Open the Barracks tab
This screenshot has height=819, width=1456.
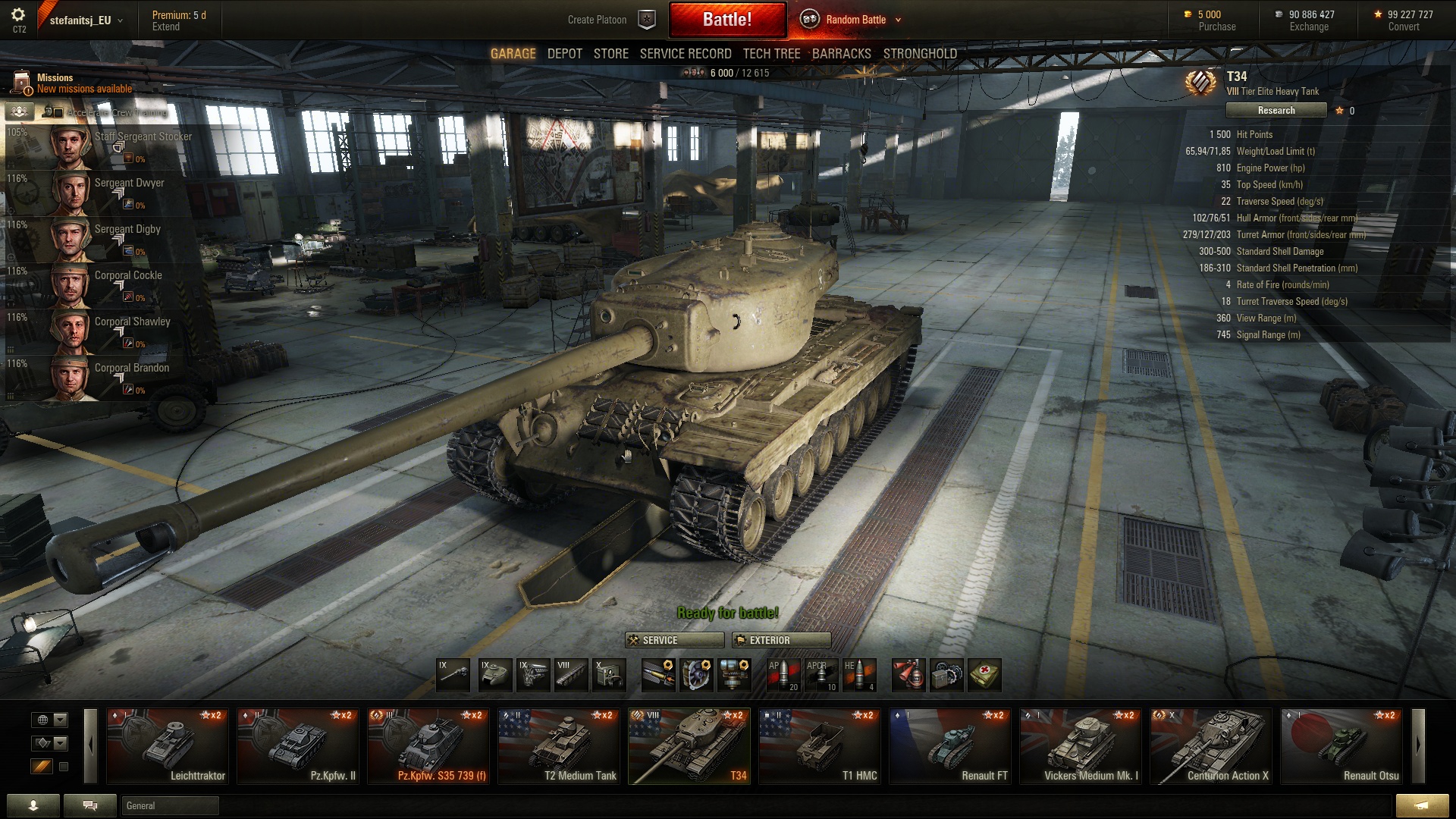coord(841,54)
